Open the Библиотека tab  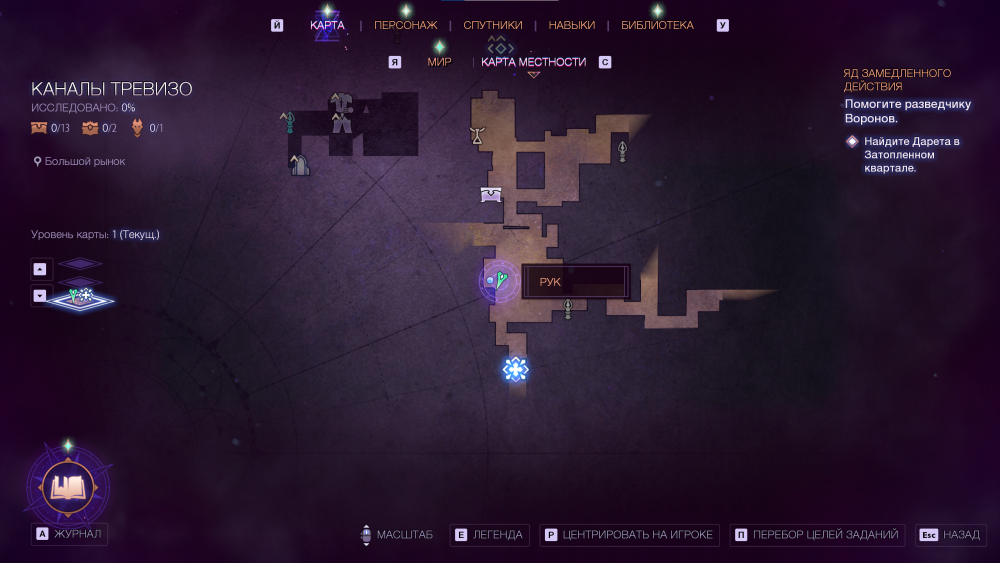(x=657, y=25)
